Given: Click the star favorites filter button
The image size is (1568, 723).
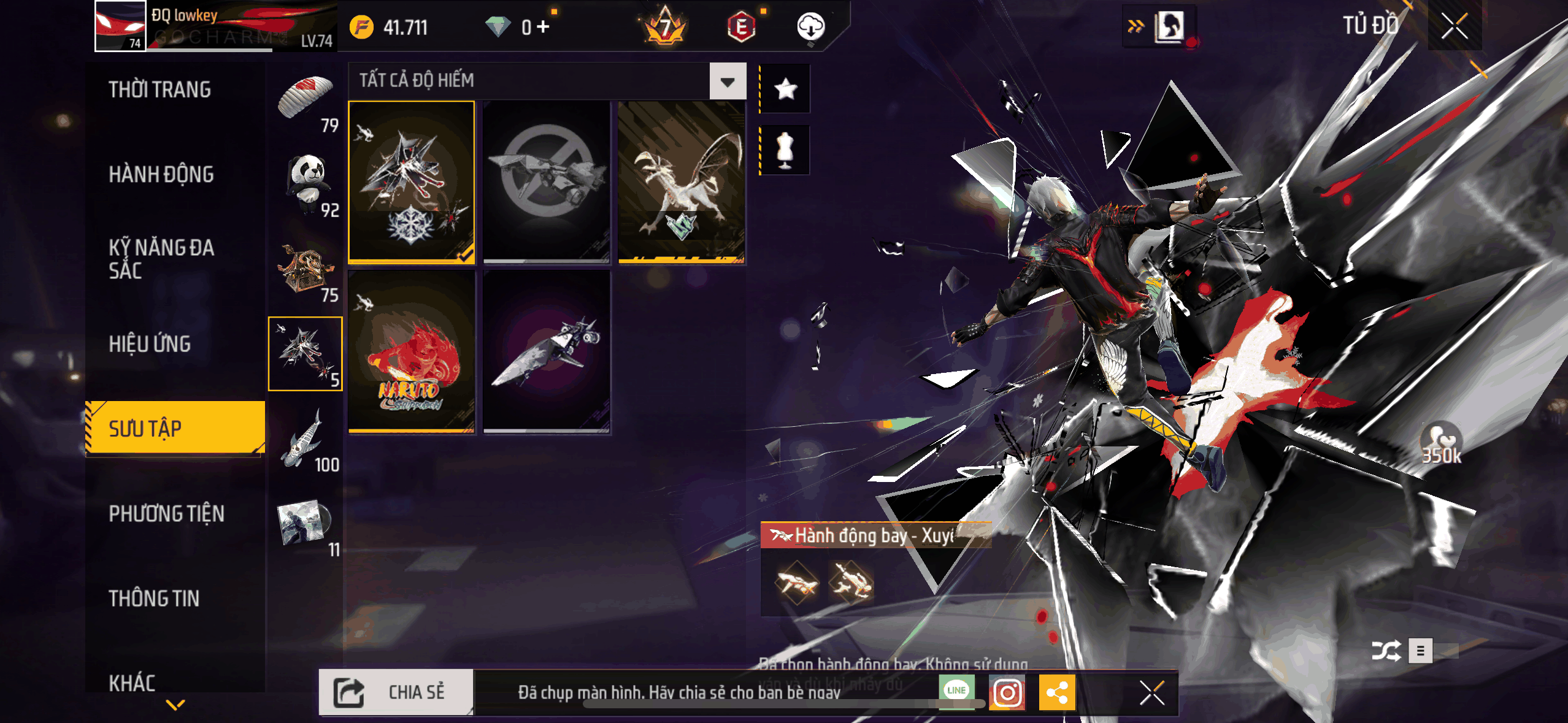Looking at the screenshot, I should click(785, 90).
